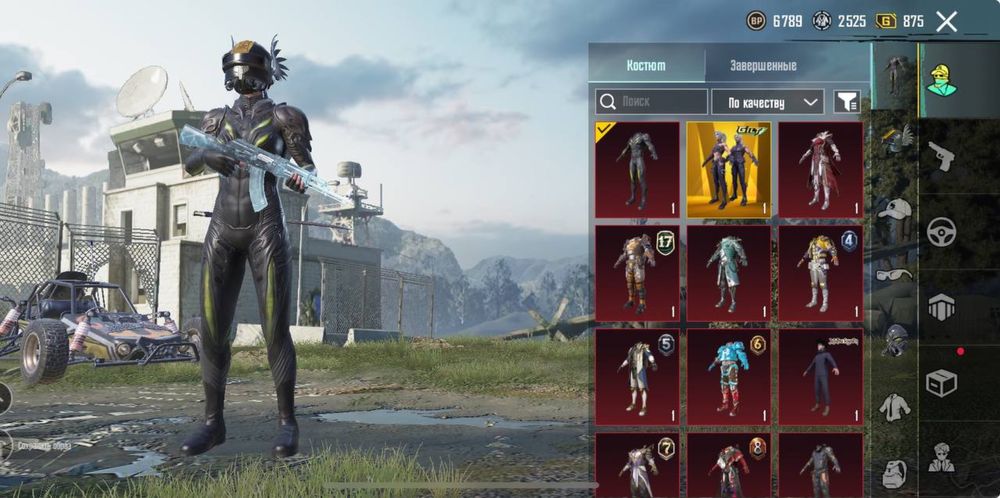Open the По качеству sort dropdown
The height and width of the screenshot is (498, 1000).
point(767,102)
